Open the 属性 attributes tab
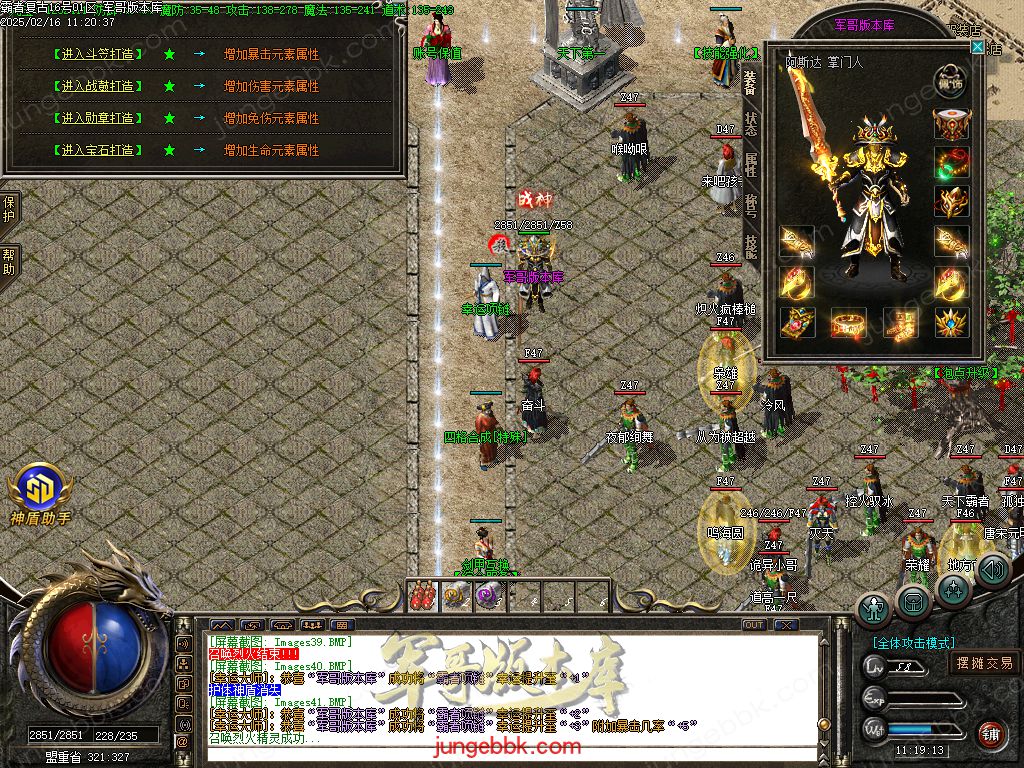Viewport: 1024px width, 768px height. click(751, 165)
